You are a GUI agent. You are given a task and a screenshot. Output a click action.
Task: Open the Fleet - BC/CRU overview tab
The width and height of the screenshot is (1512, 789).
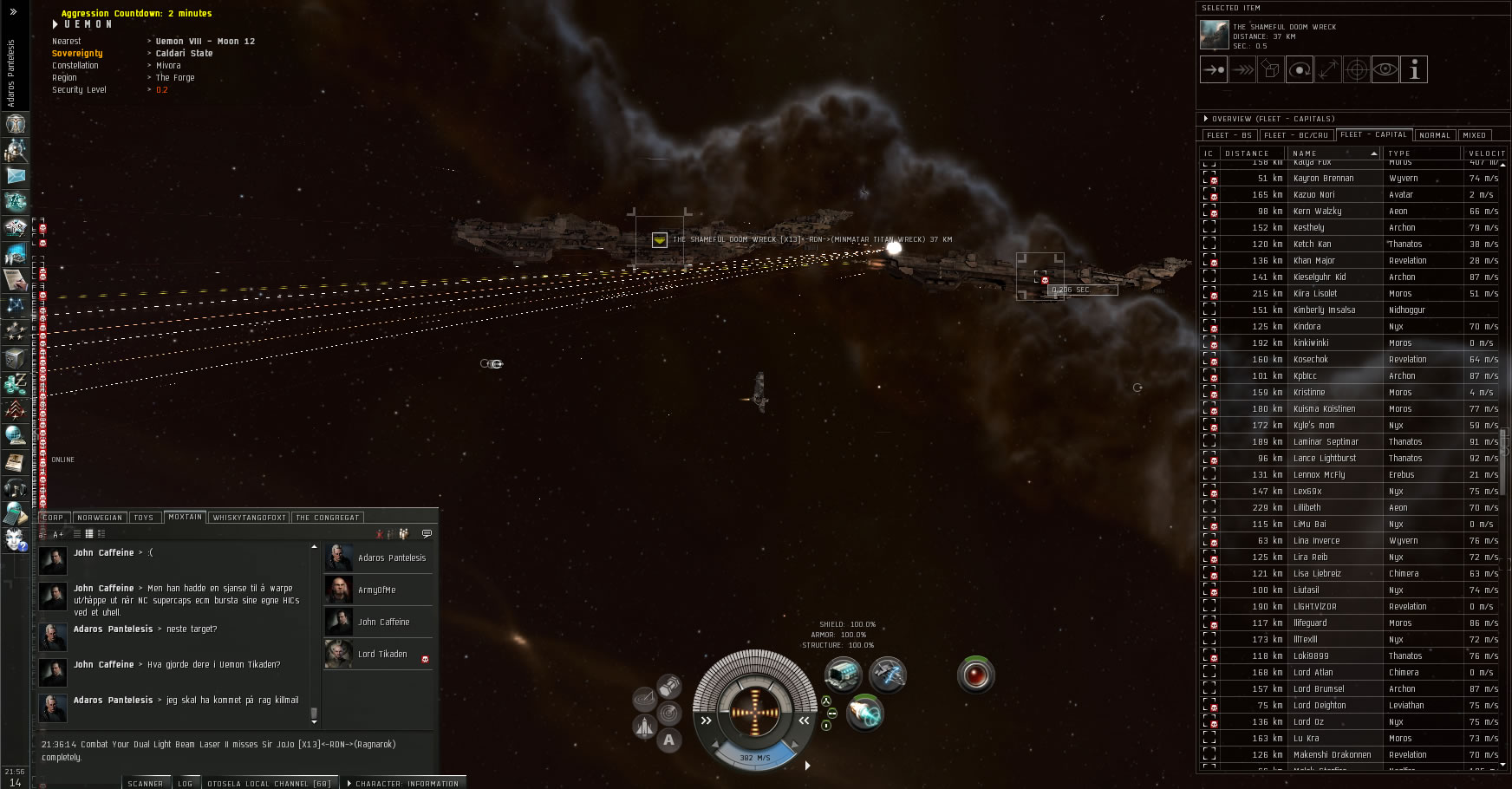(x=1295, y=135)
